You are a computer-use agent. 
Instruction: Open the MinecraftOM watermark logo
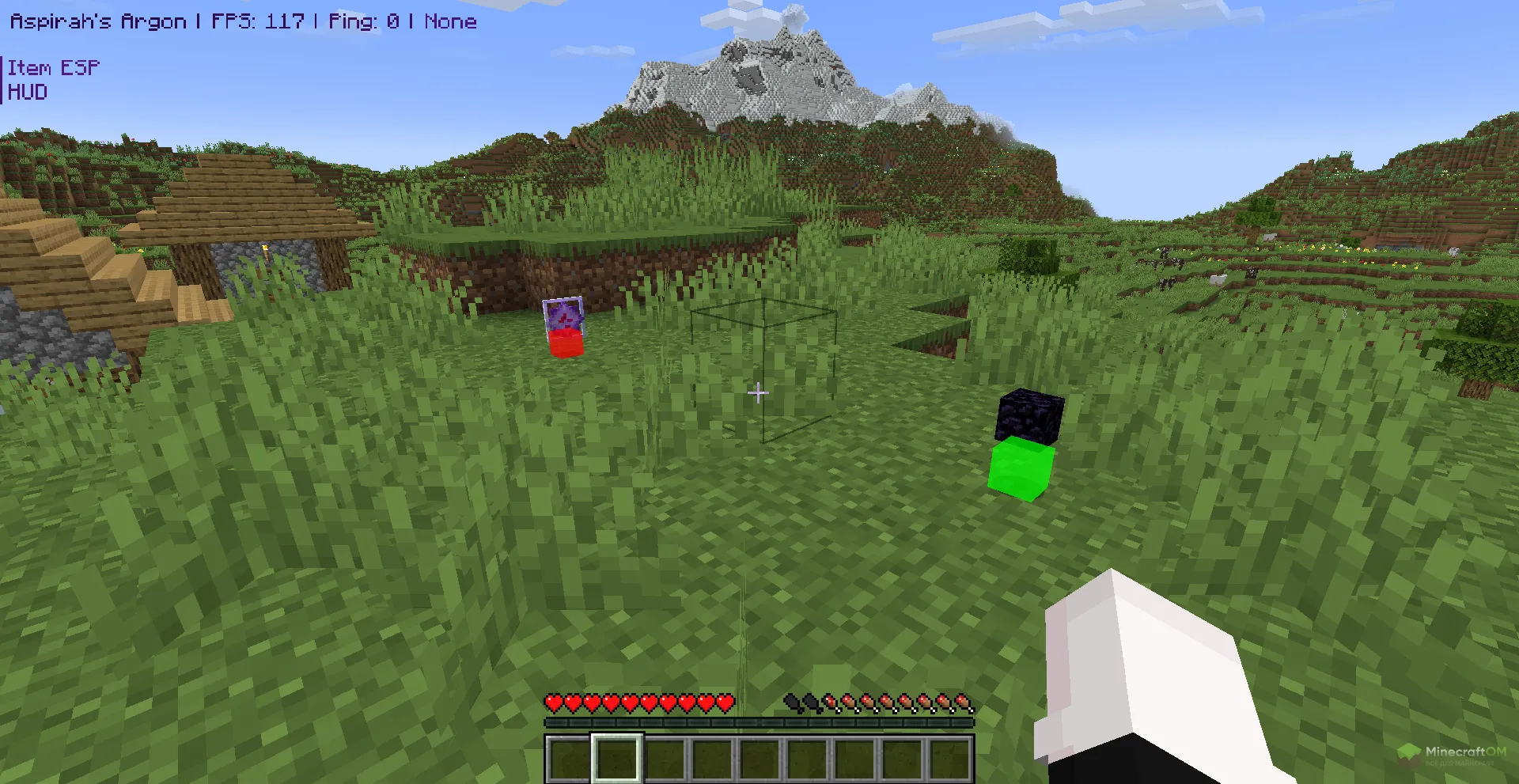1452,754
